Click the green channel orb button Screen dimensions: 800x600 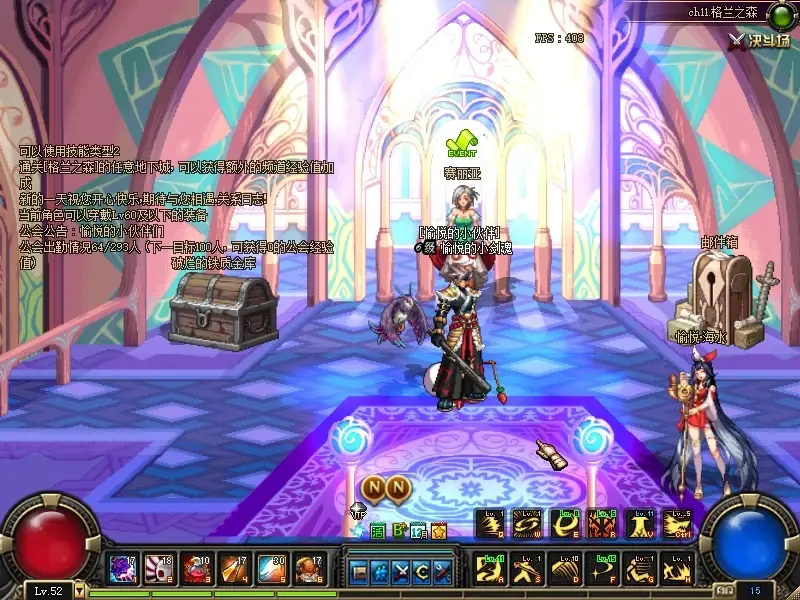779,13
